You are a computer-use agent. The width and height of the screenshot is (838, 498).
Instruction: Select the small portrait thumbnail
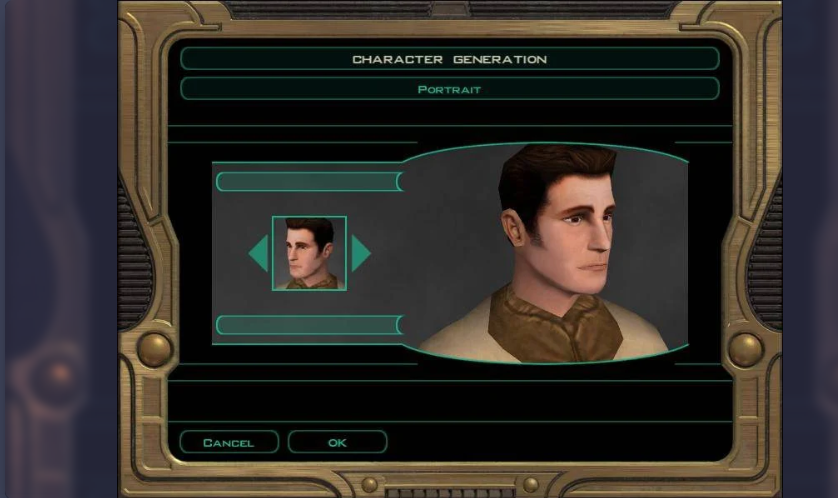pos(309,253)
